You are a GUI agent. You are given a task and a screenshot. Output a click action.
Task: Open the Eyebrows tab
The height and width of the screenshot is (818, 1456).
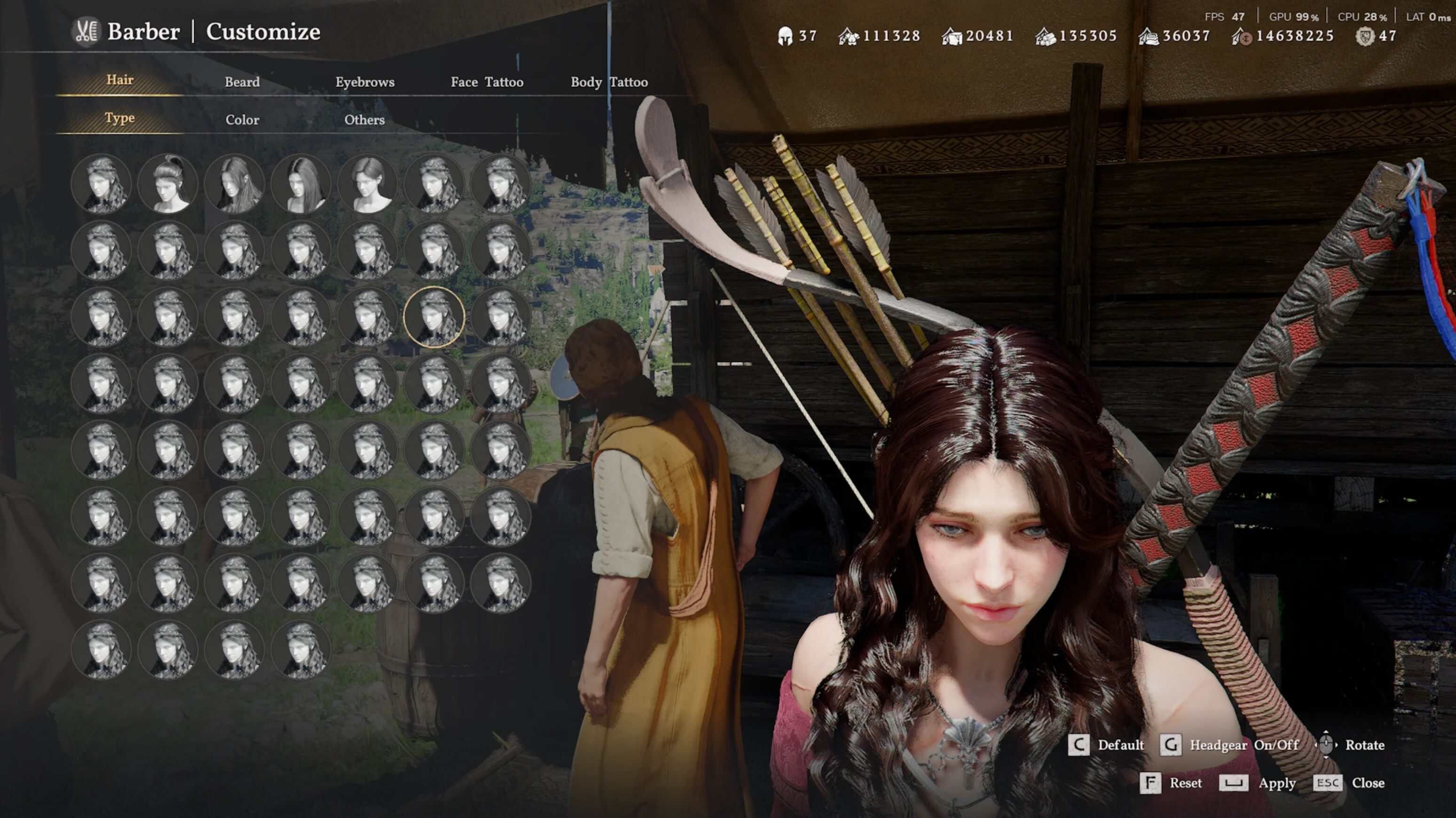364,82
